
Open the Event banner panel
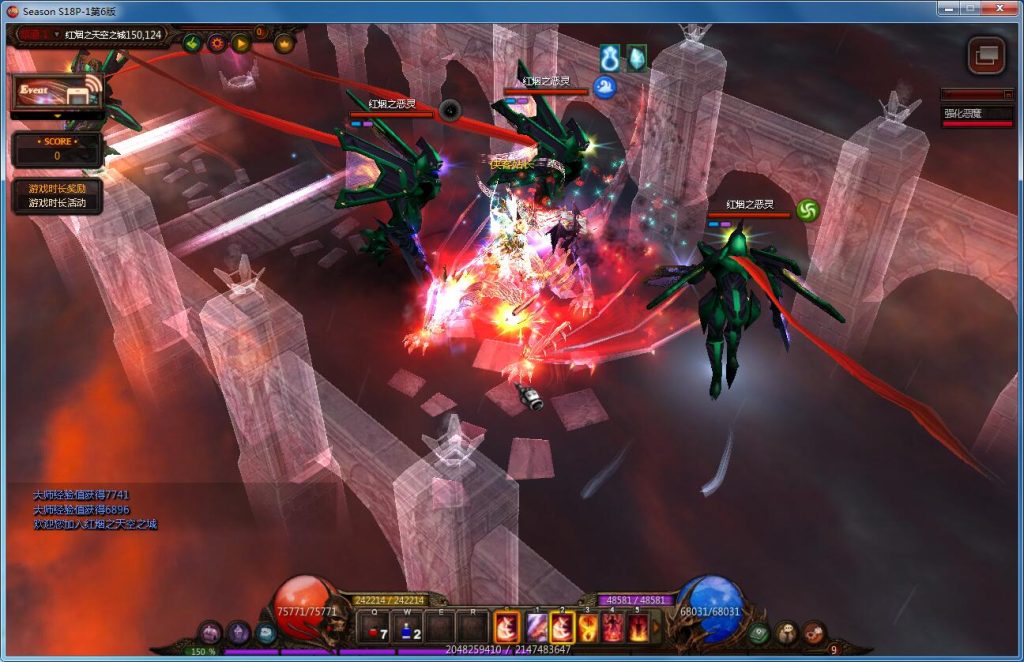(57, 93)
